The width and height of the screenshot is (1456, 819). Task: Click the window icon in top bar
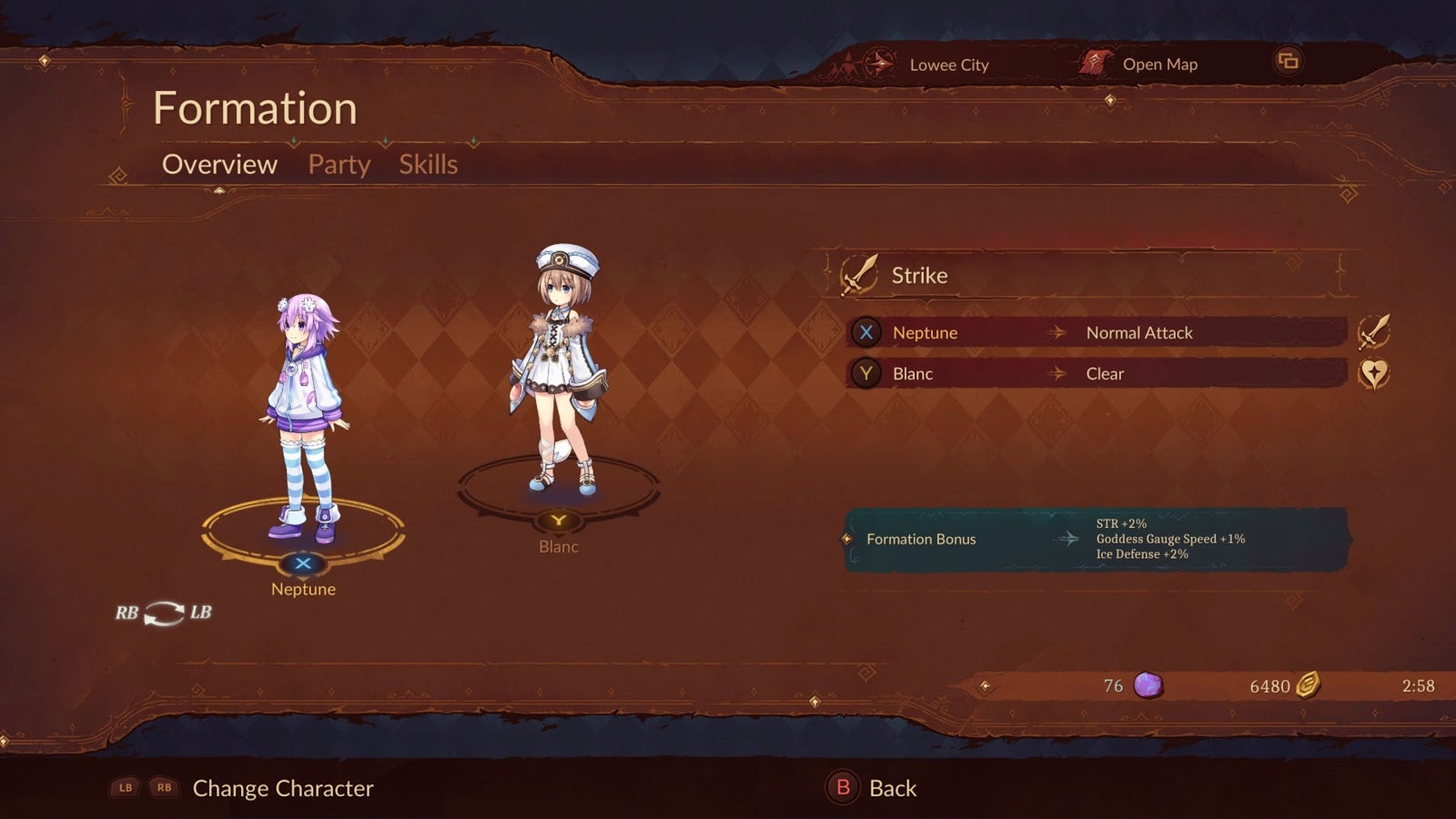pyautogui.click(x=1288, y=62)
